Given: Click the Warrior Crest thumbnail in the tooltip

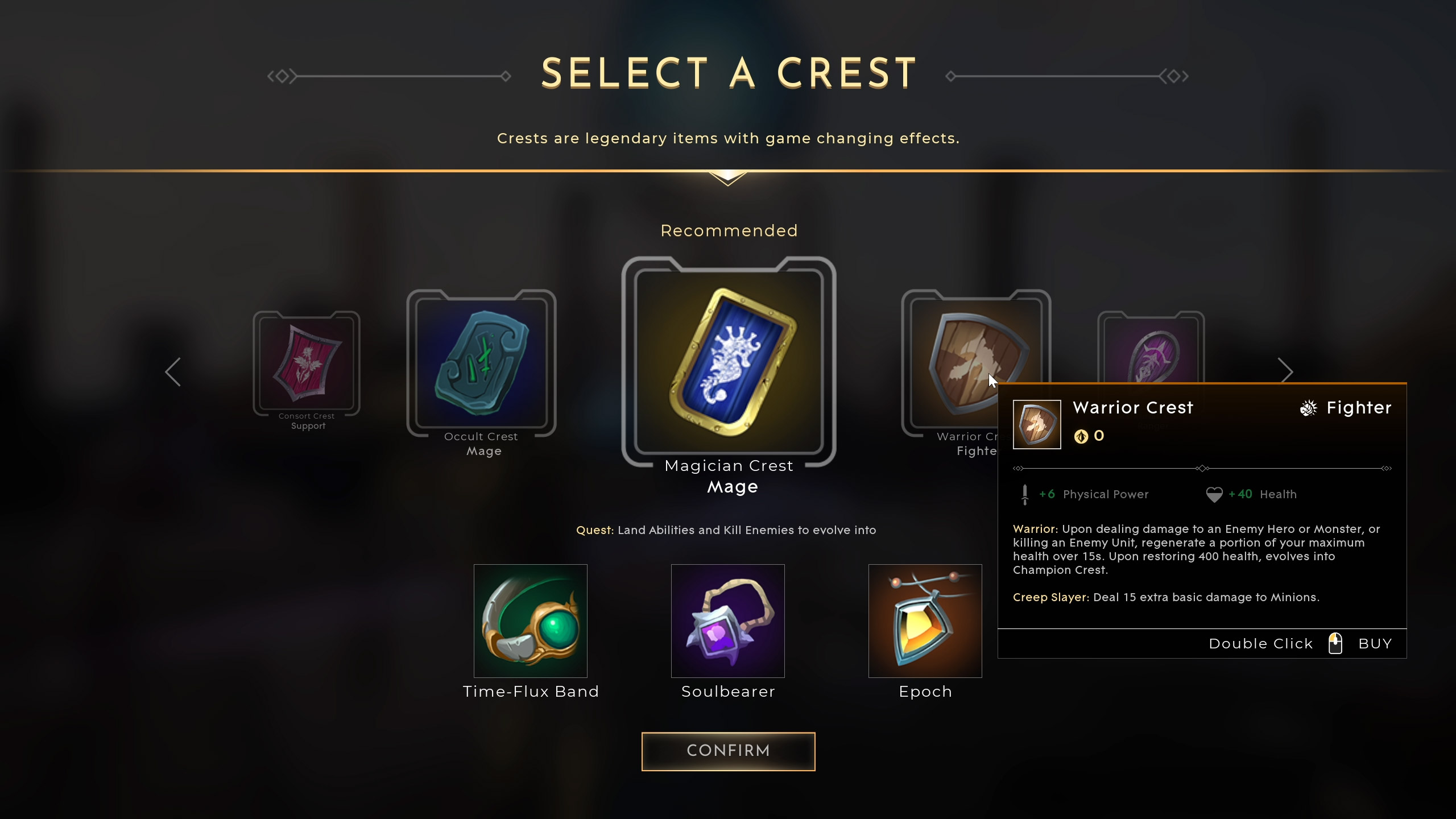Looking at the screenshot, I should tap(1037, 424).
